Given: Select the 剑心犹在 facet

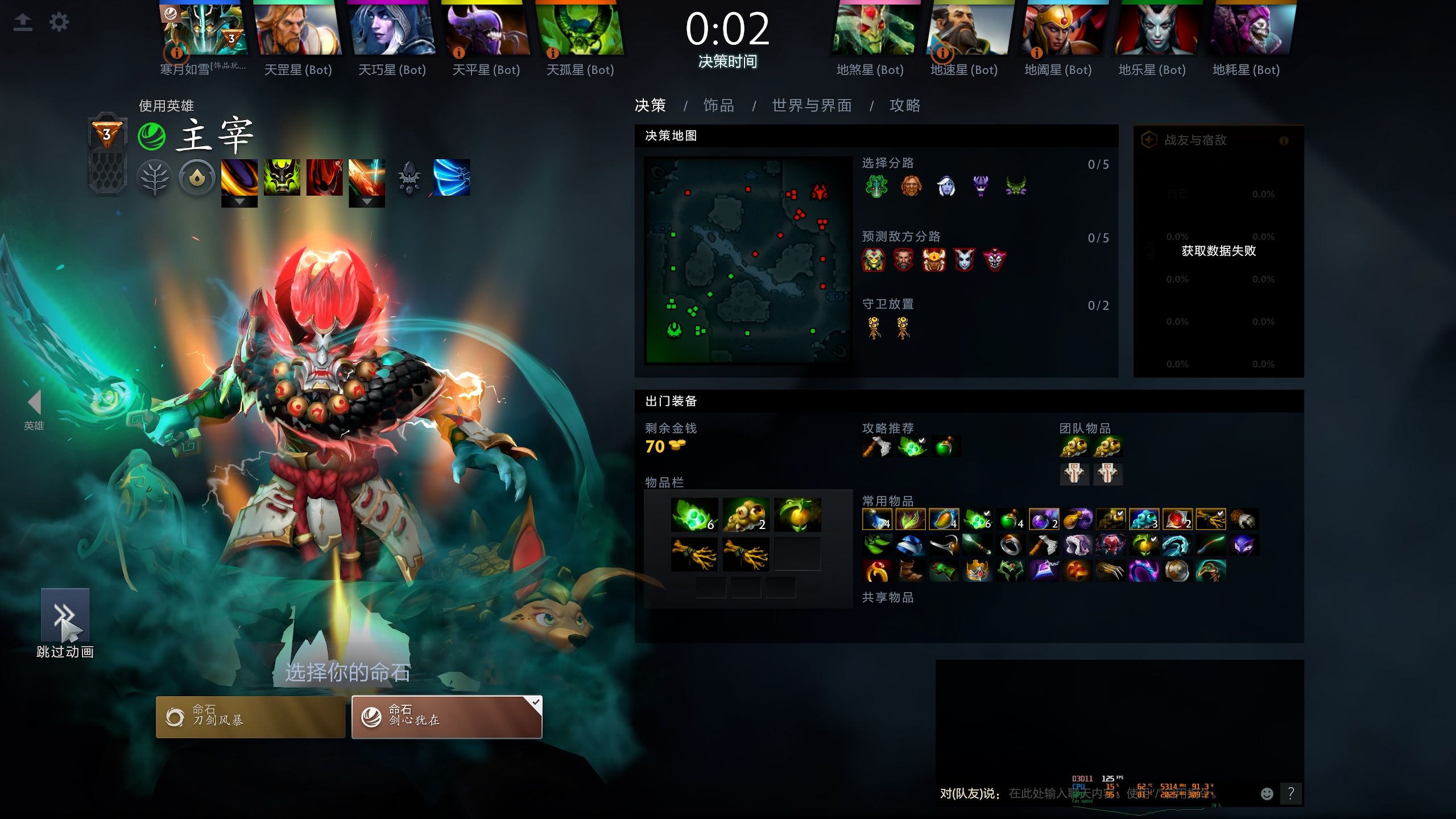Looking at the screenshot, I should pos(446,717).
